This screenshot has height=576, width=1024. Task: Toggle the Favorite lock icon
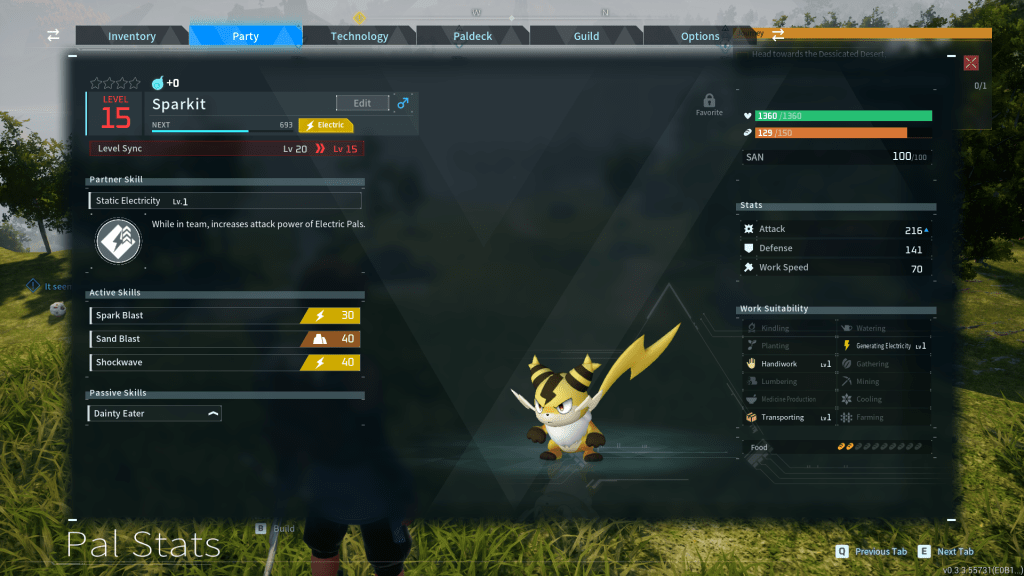[709, 101]
